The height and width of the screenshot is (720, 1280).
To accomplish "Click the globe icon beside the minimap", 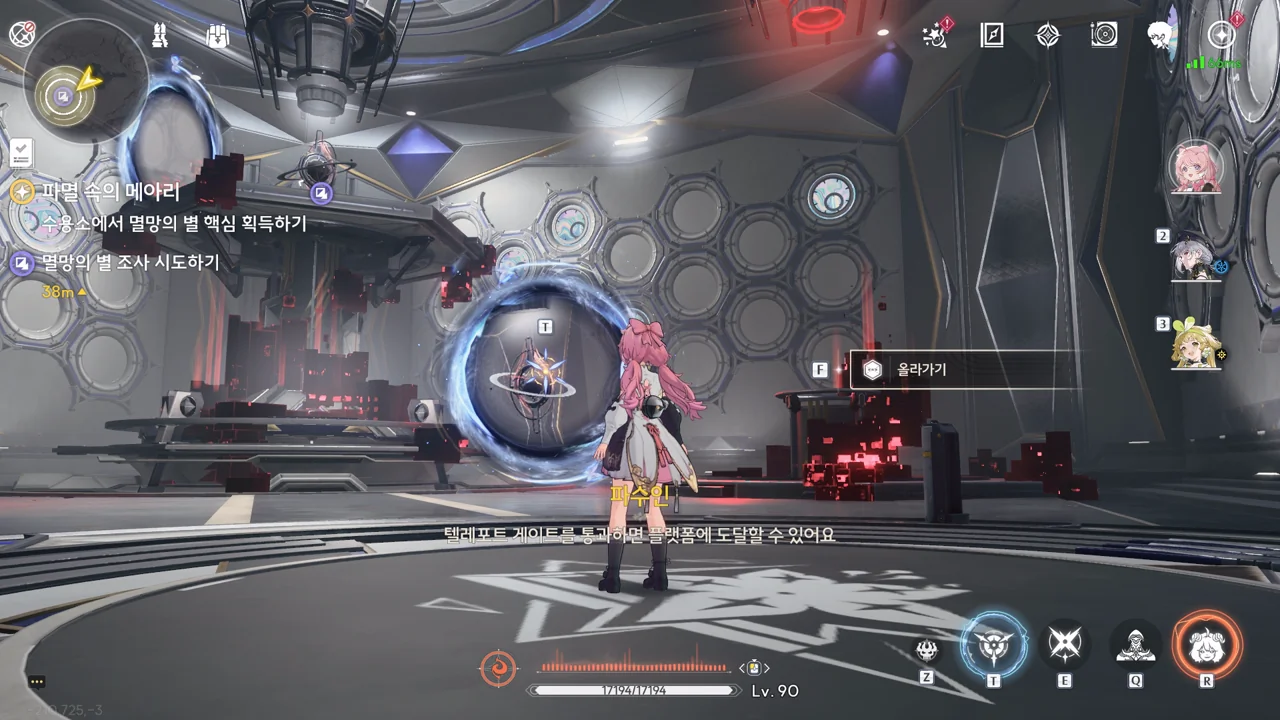I will [x=21, y=34].
